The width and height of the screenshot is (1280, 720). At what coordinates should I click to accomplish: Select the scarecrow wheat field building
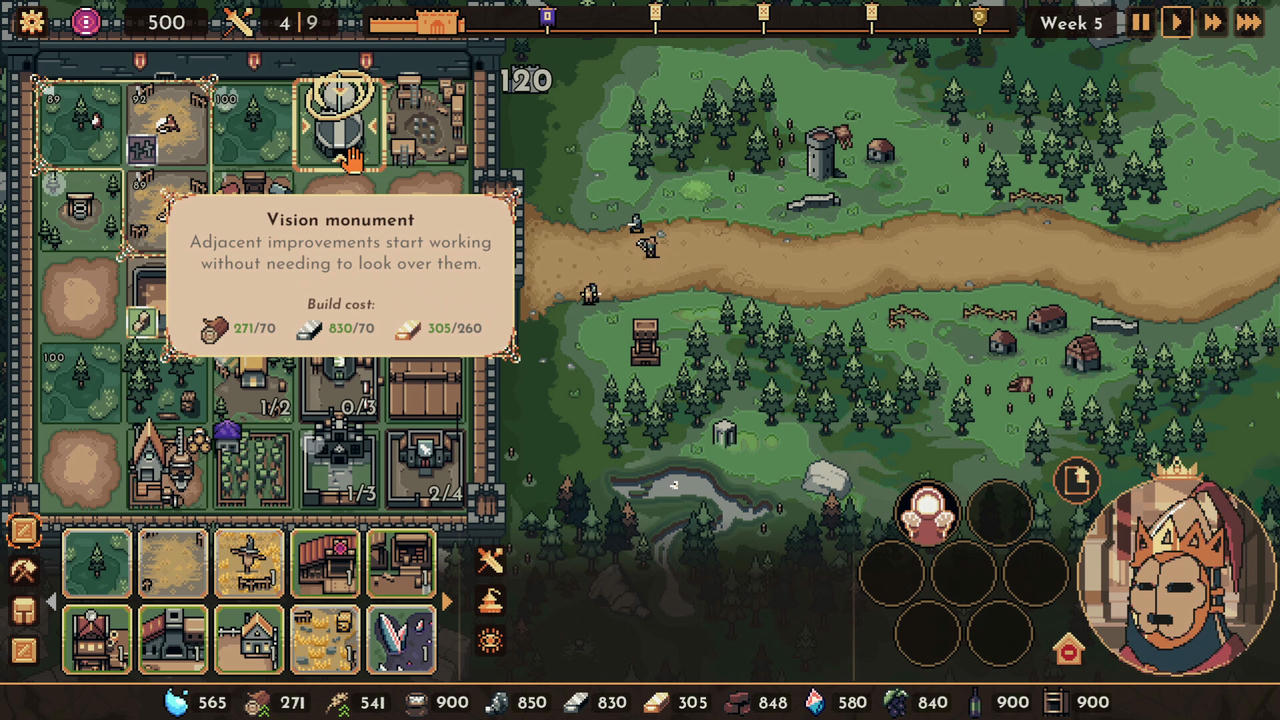coord(247,565)
